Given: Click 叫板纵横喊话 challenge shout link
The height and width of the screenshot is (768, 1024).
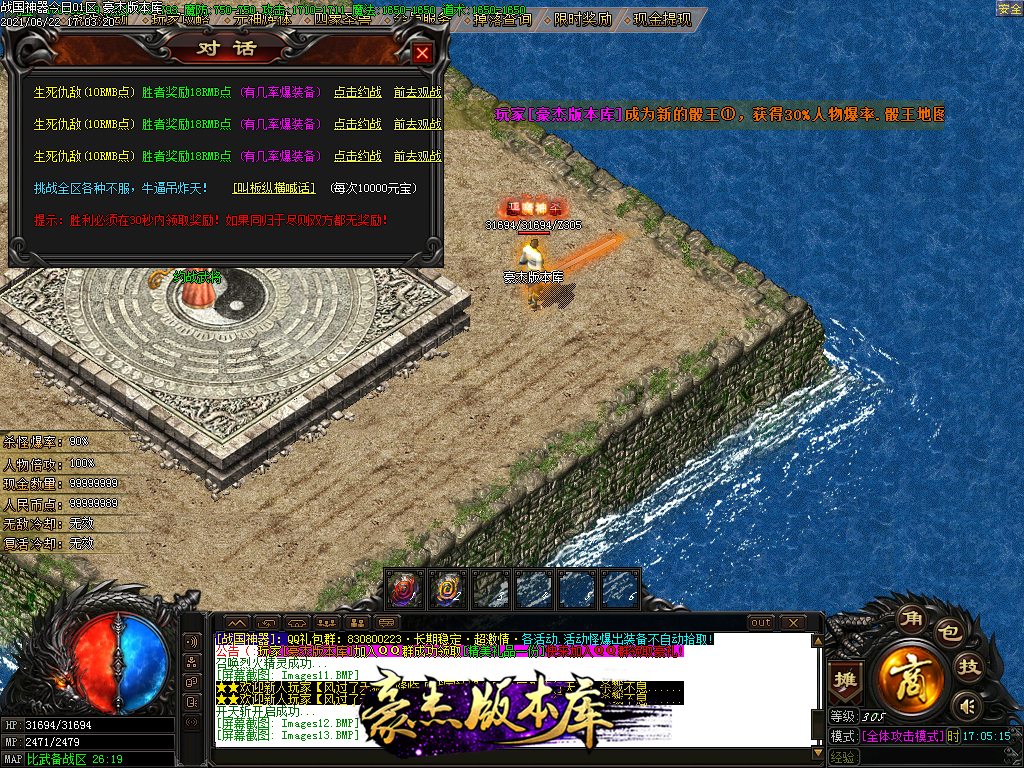Looking at the screenshot, I should [273, 187].
